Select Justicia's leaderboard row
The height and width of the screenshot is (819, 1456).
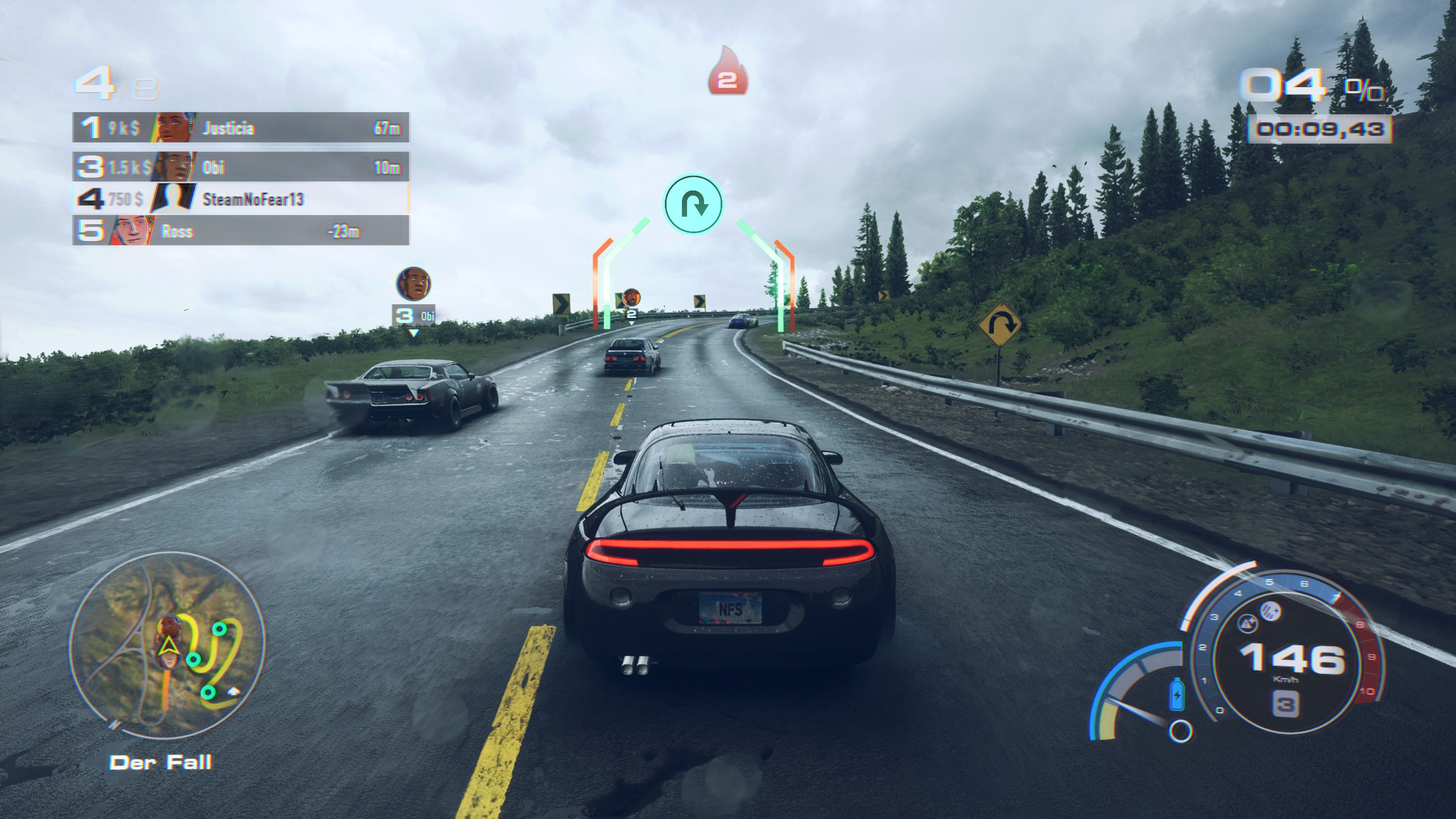[x=241, y=127]
